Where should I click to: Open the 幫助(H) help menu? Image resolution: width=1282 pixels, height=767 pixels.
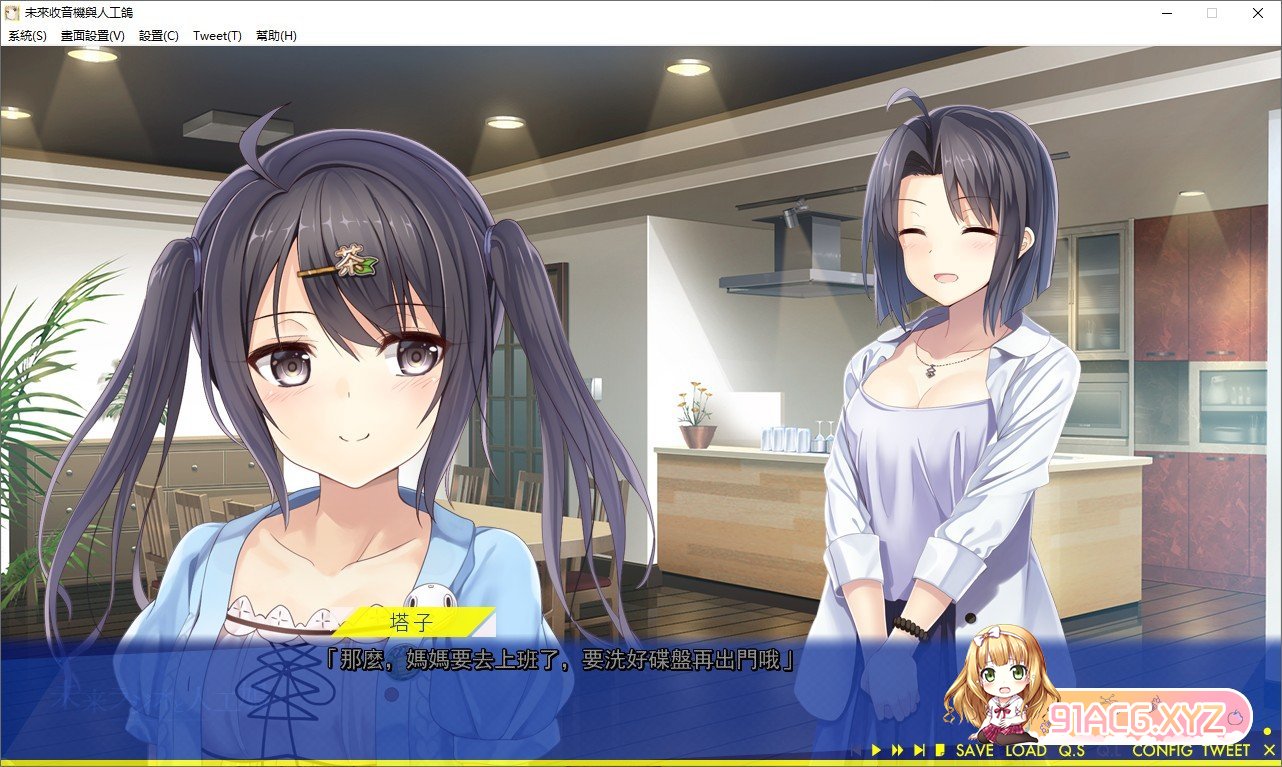(276, 36)
